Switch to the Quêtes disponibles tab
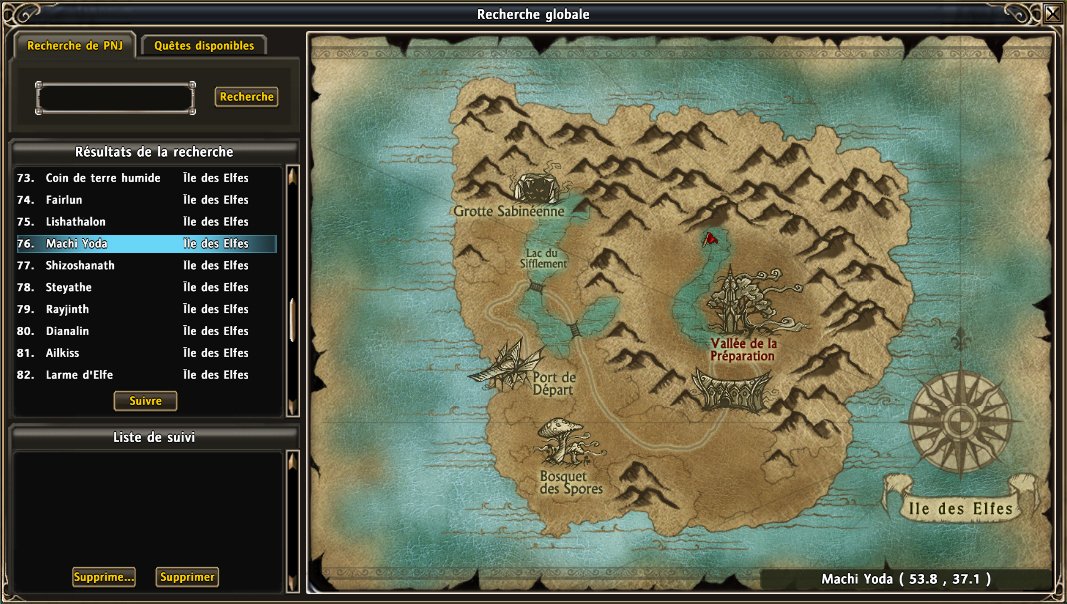This screenshot has width=1067, height=604. coord(204,45)
